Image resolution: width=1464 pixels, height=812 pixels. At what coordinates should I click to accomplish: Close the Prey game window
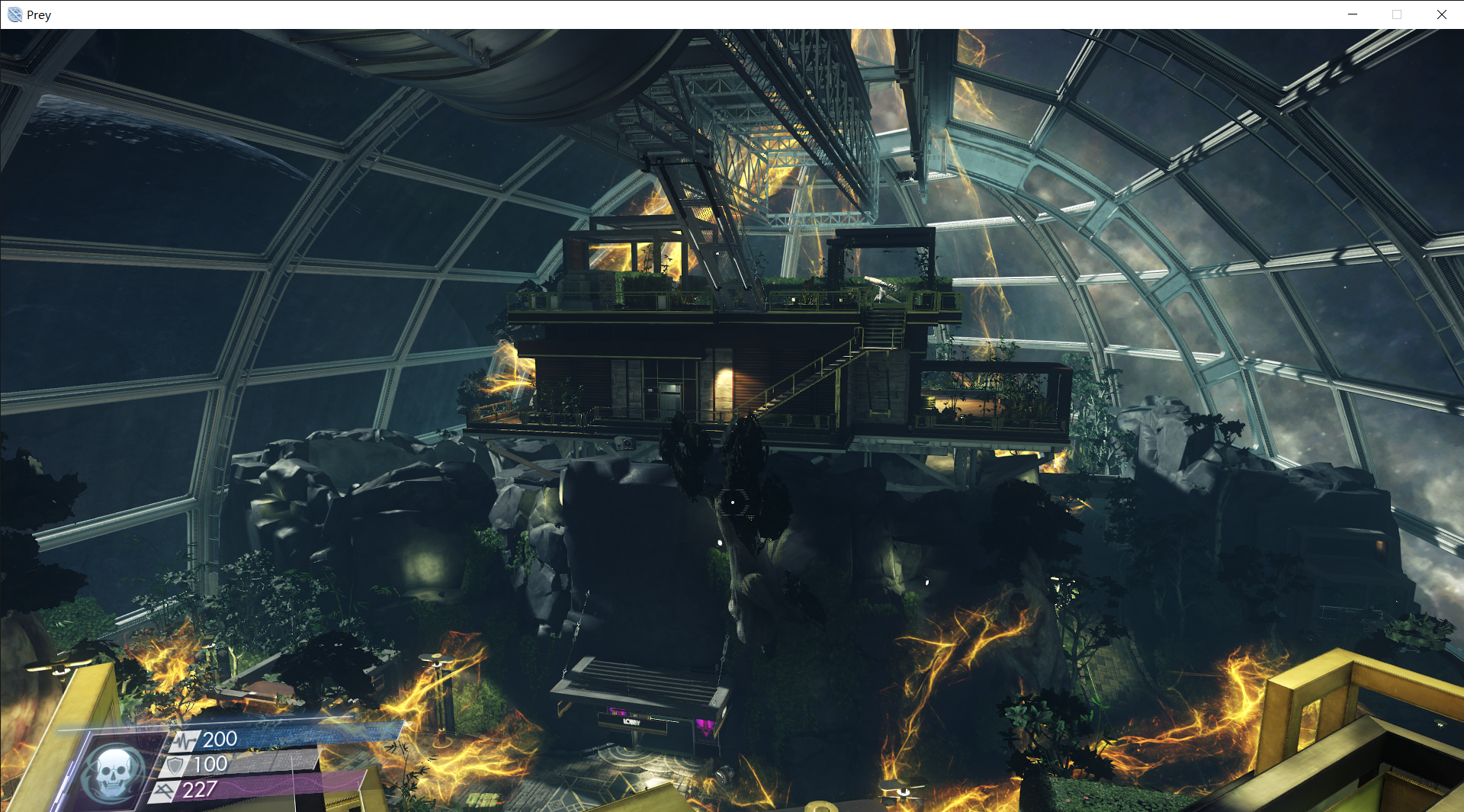coord(1441,14)
